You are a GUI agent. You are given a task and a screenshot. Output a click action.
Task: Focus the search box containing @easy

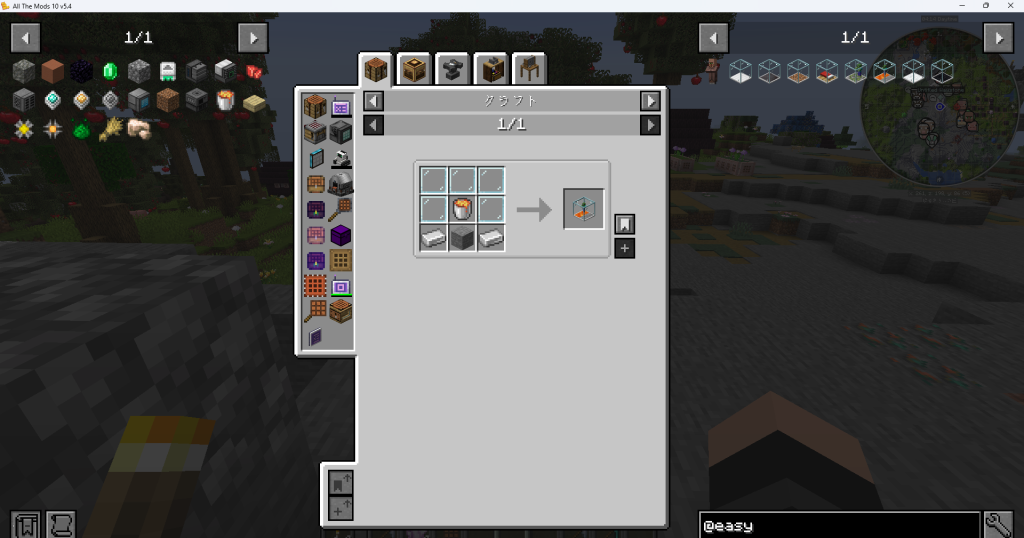pyautogui.click(x=838, y=525)
